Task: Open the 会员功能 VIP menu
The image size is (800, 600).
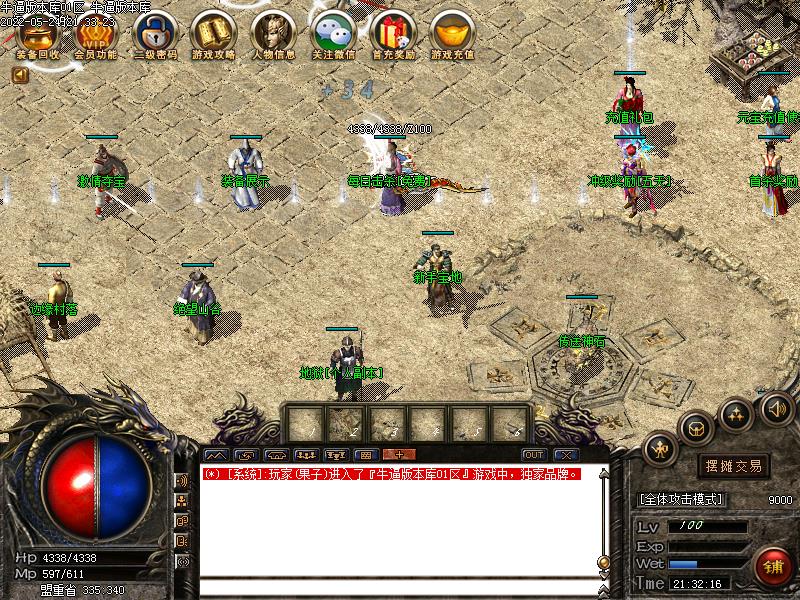Action: click(x=95, y=35)
